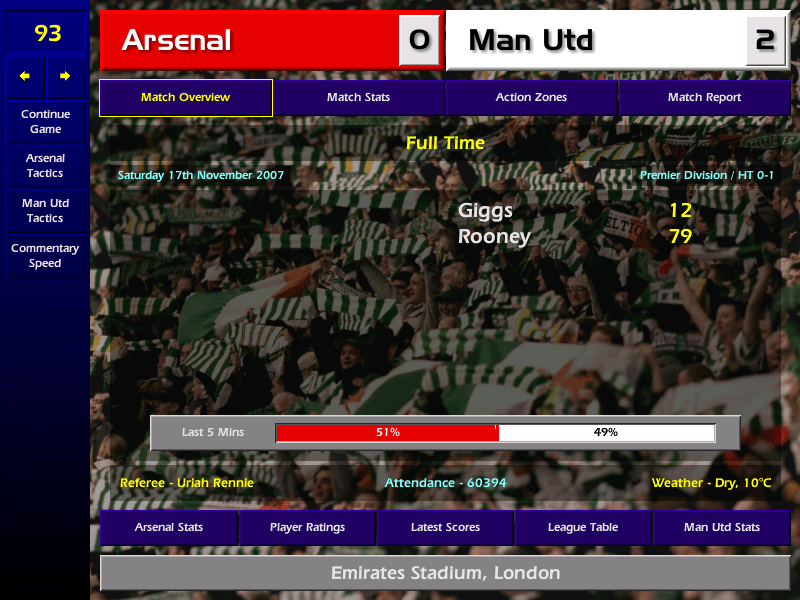Viewport: 800px width, 600px height.
Task: Check the Latest Scores
Action: click(445, 527)
